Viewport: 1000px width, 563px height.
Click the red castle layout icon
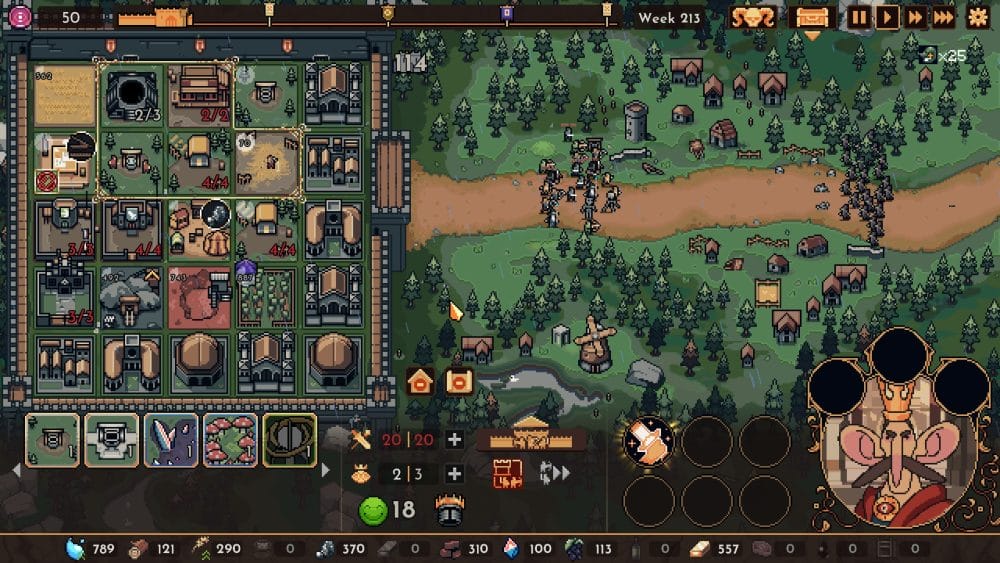[507, 474]
